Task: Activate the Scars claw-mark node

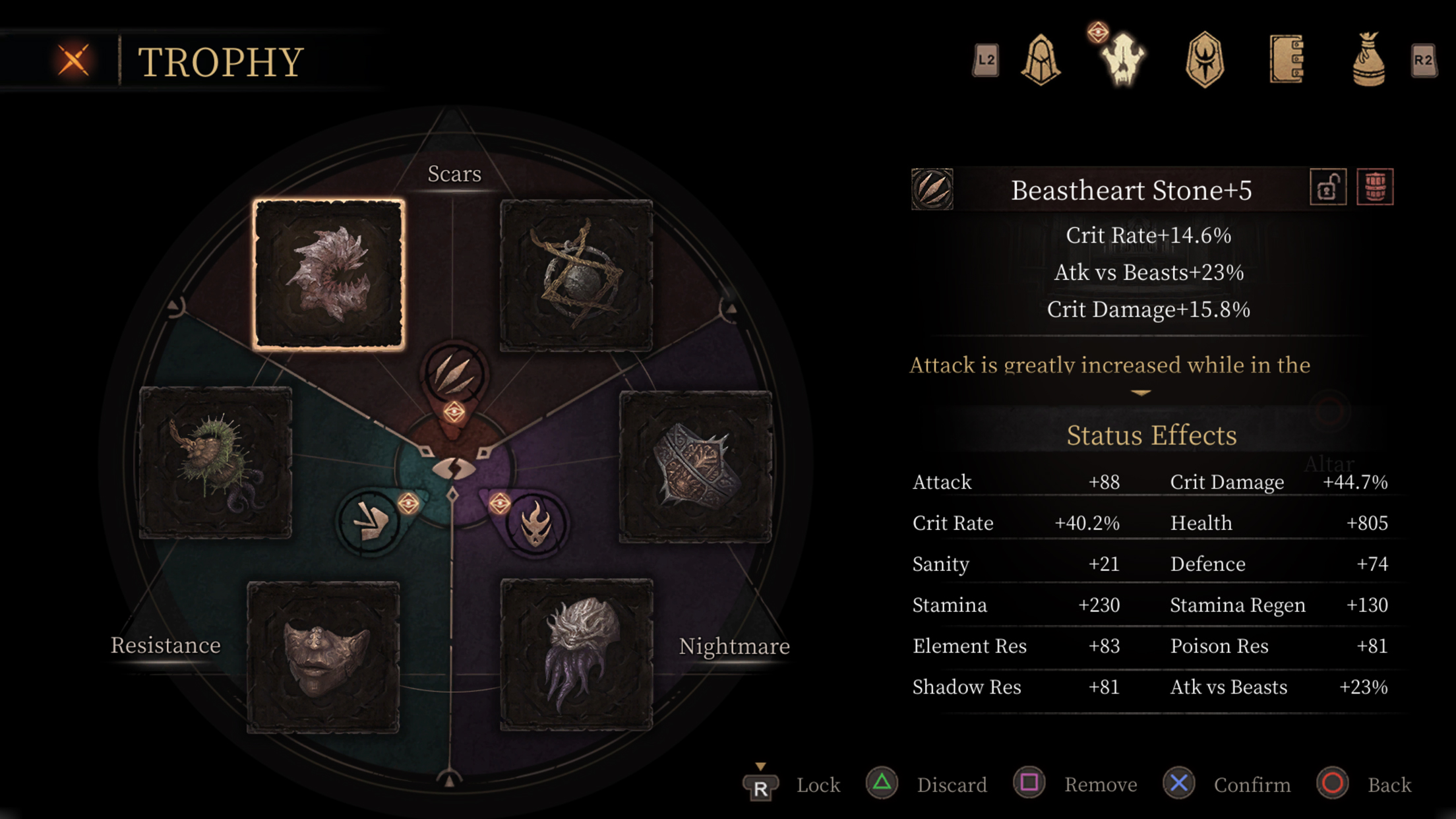Action: 454,374
